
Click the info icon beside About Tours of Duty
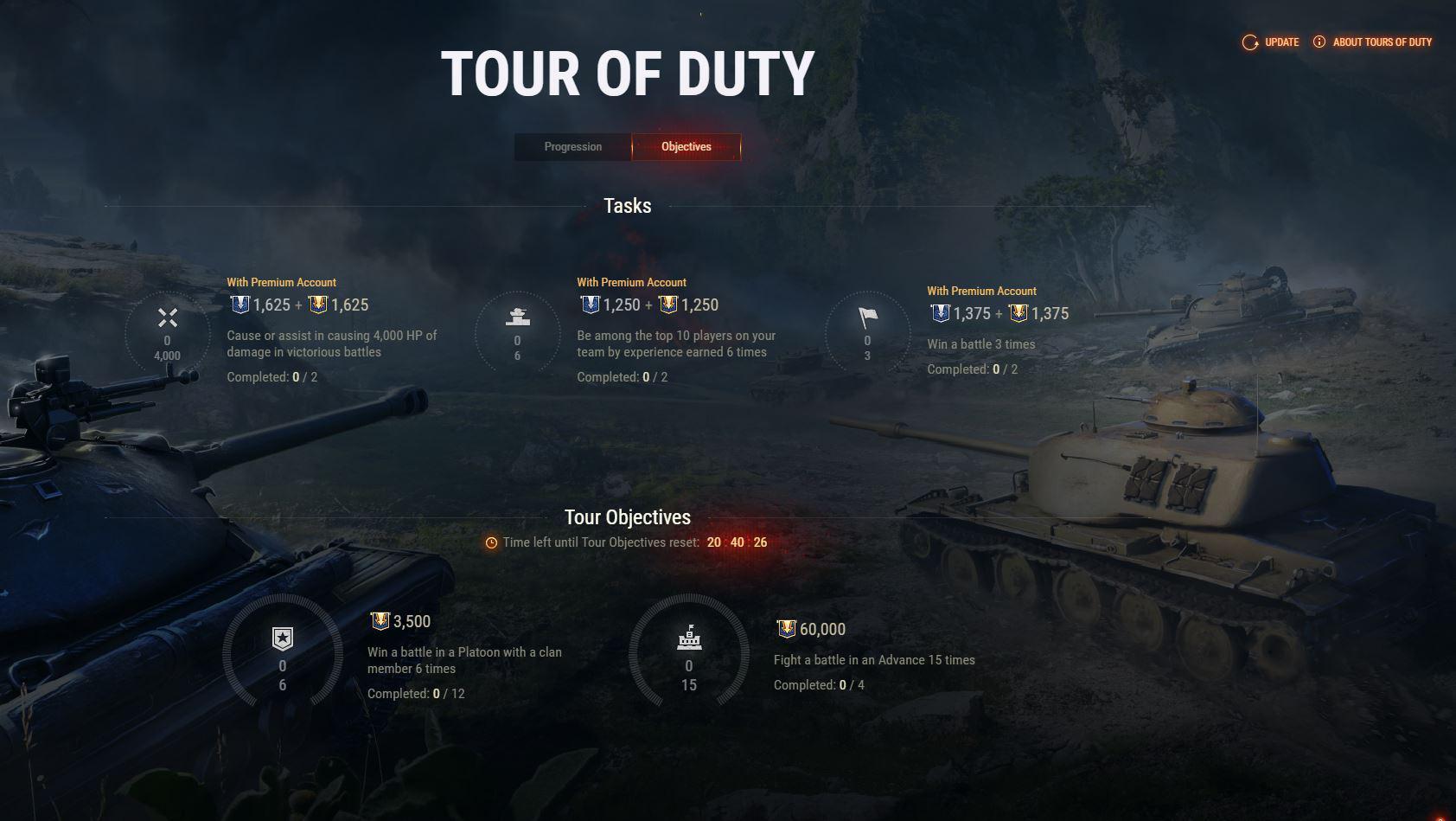pos(1319,42)
